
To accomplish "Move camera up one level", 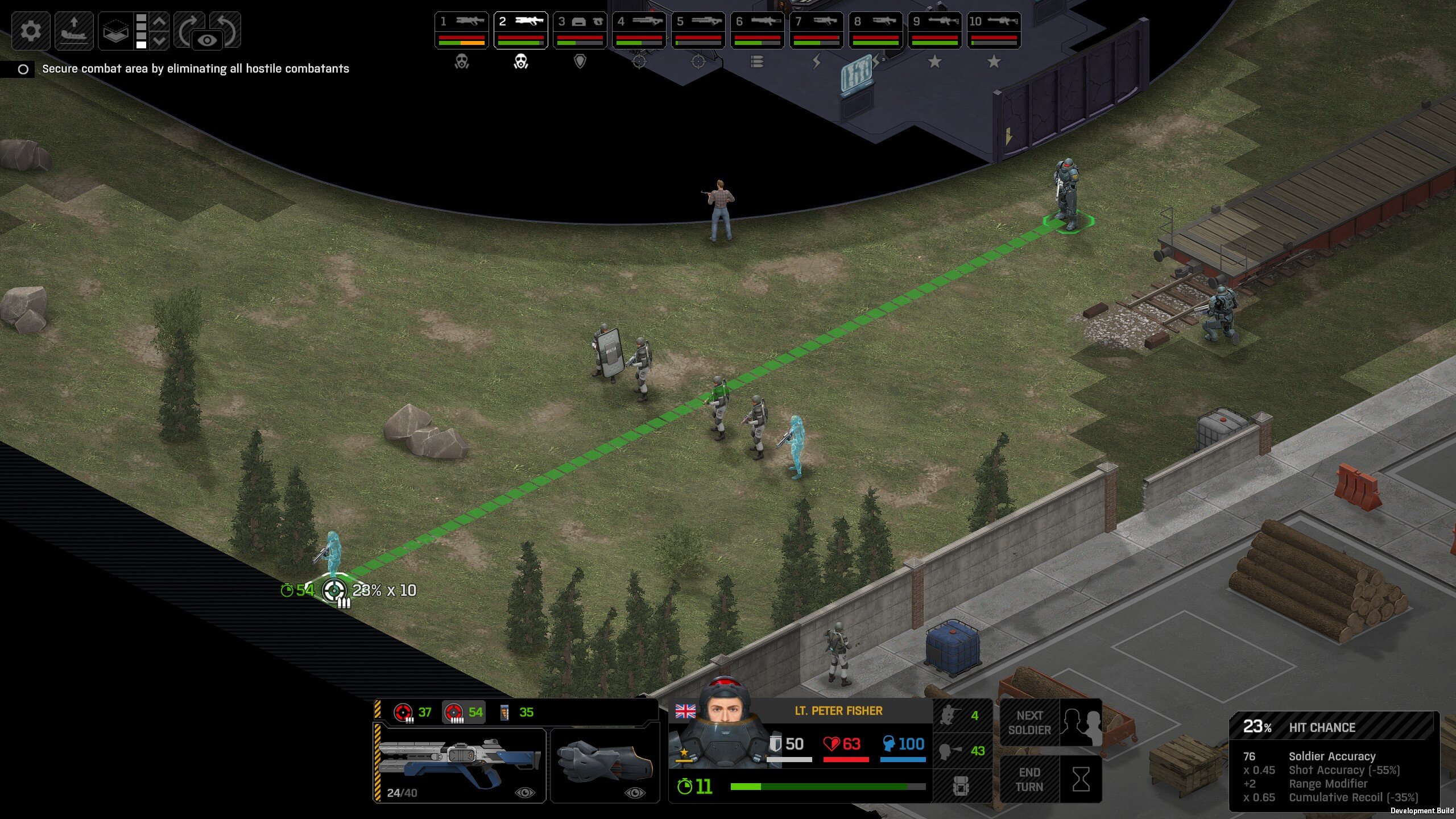I will [x=160, y=21].
